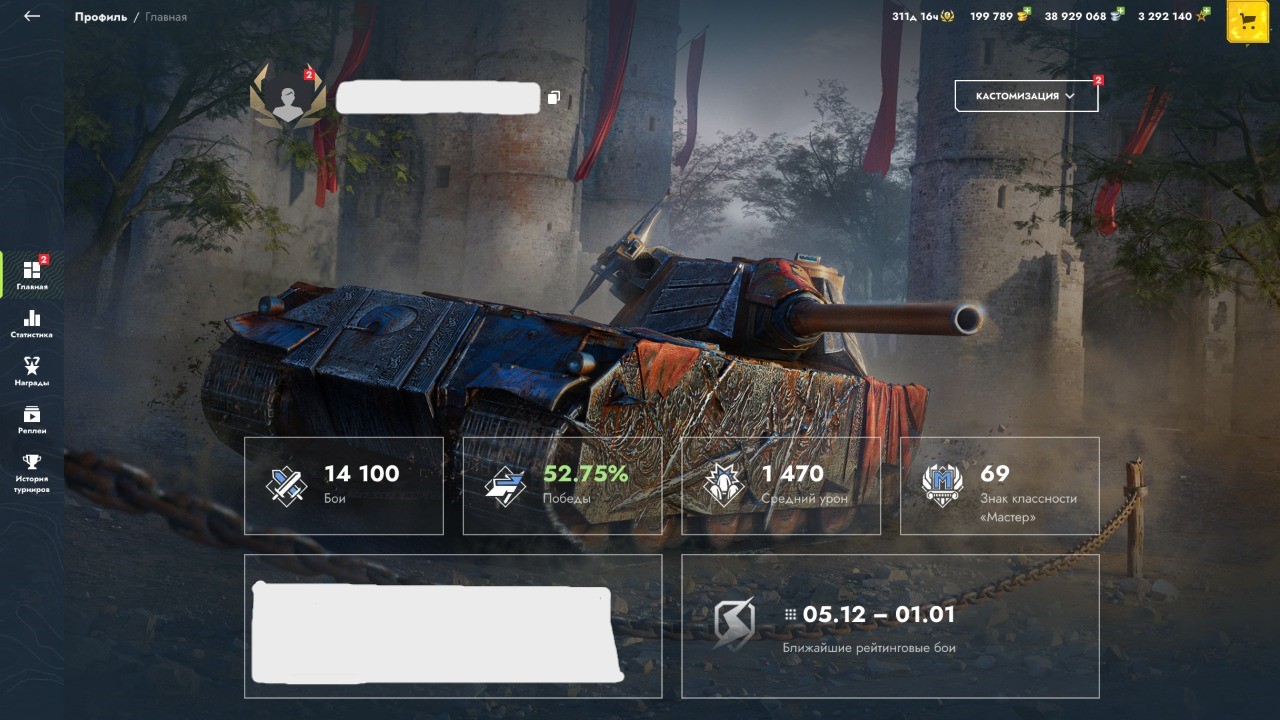Show the Реплеи section
This screenshot has width=1280, height=720.
[32, 419]
